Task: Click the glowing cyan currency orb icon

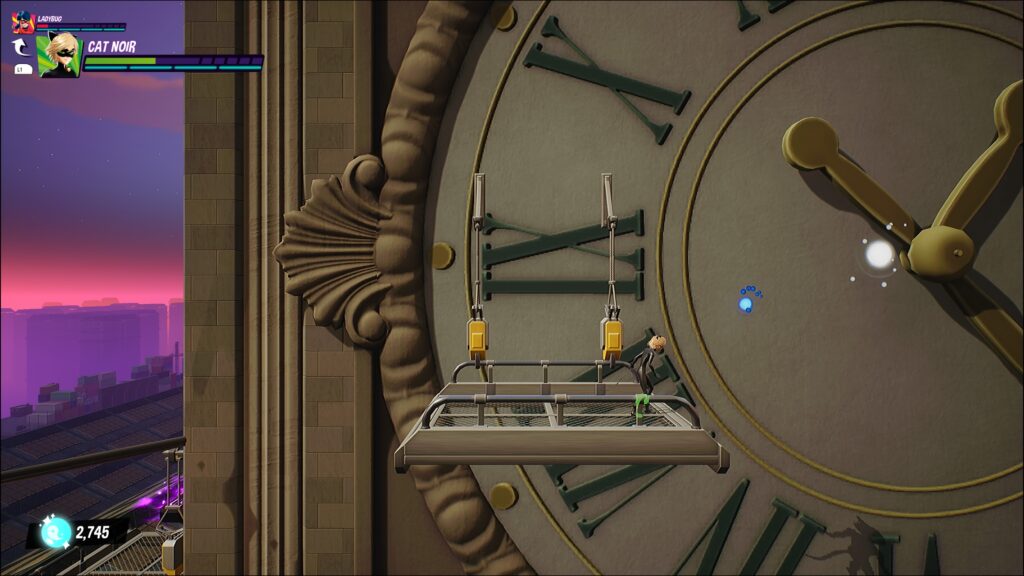Action: (x=54, y=533)
